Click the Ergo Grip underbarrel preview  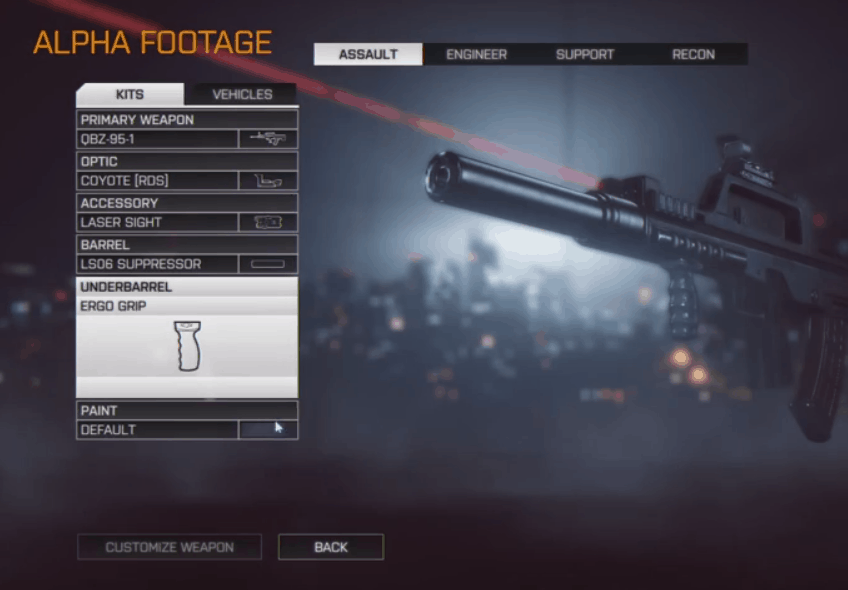tap(187, 346)
